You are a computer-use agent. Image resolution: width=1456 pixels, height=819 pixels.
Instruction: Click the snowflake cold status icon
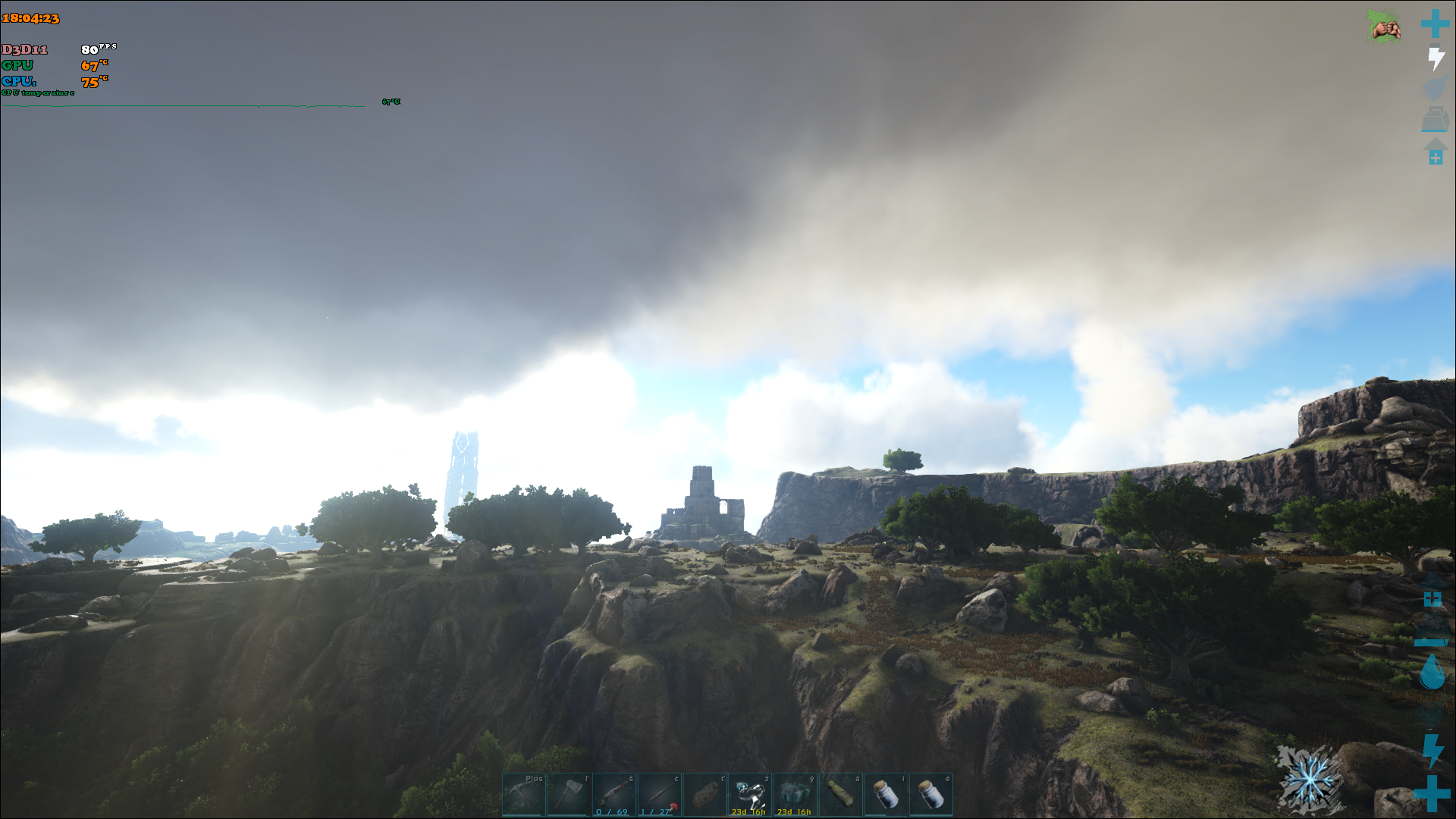(x=1309, y=779)
